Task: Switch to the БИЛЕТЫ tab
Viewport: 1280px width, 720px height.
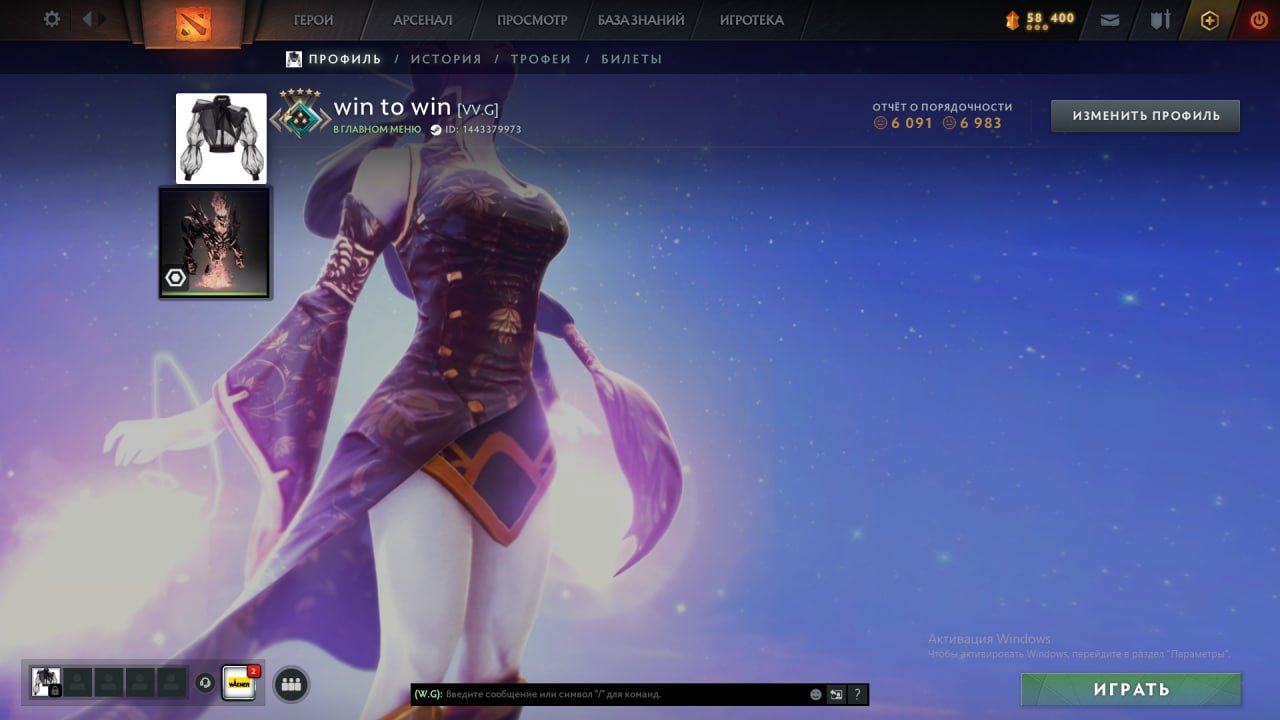Action: [x=632, y=59]
